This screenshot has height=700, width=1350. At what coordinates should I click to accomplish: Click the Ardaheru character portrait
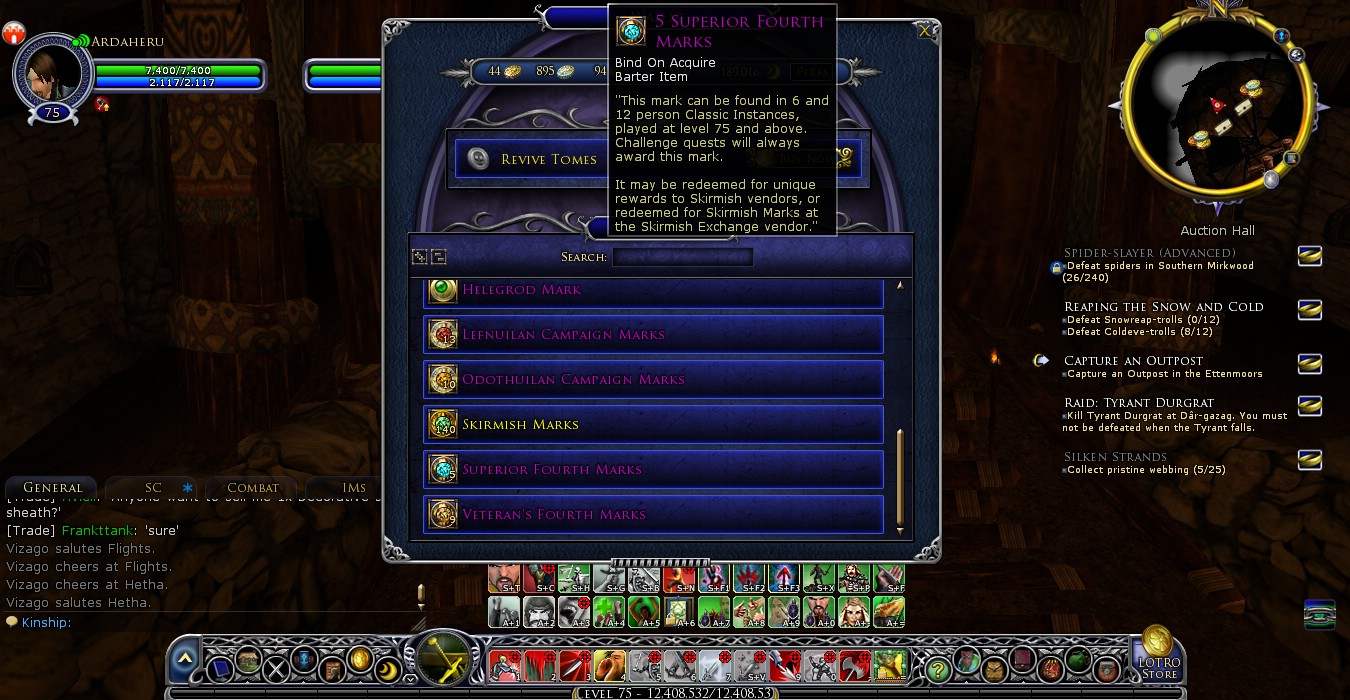coord(51,75)
